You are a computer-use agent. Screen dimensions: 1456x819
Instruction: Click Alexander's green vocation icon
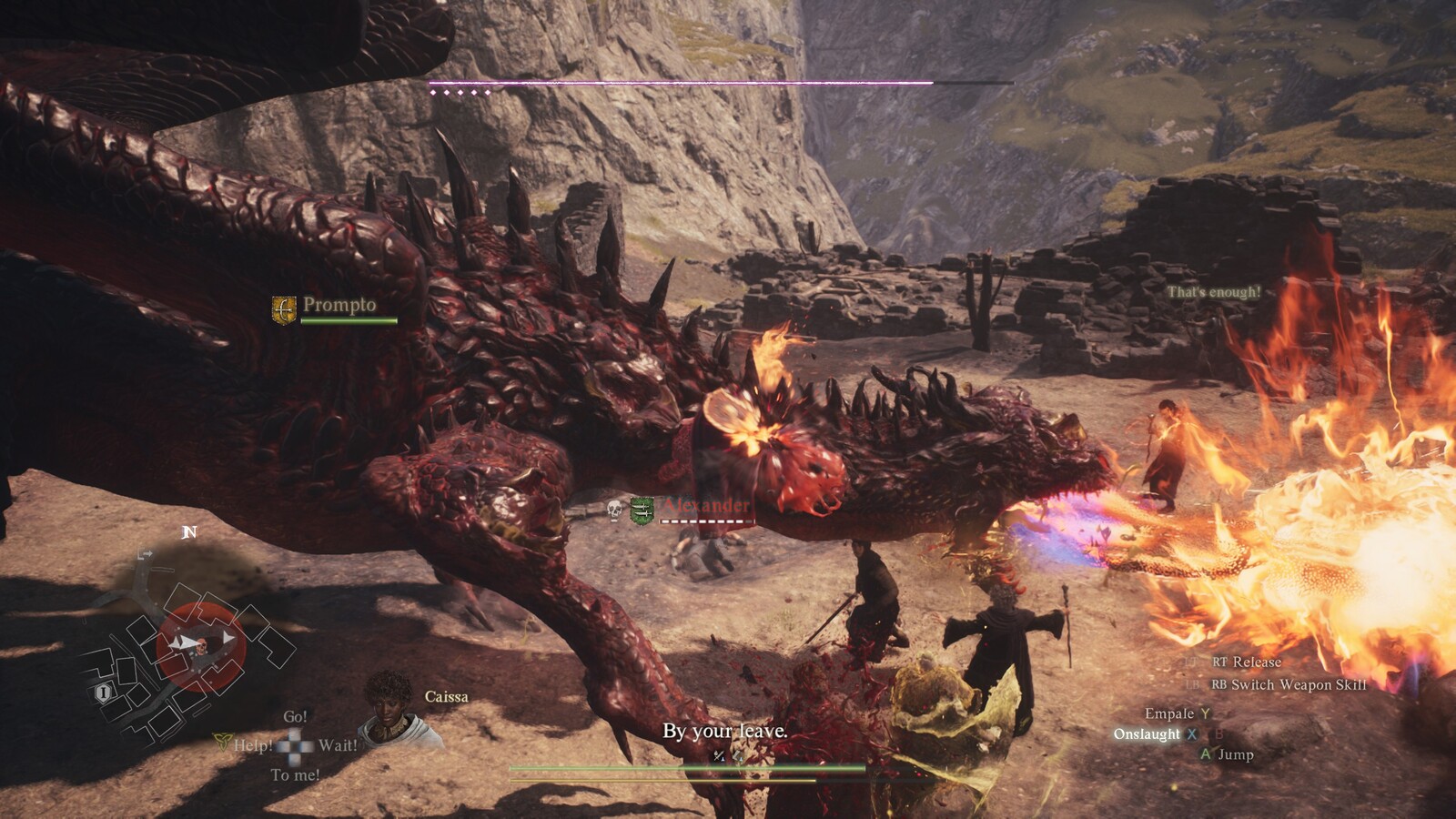click(x=642, y=510)
